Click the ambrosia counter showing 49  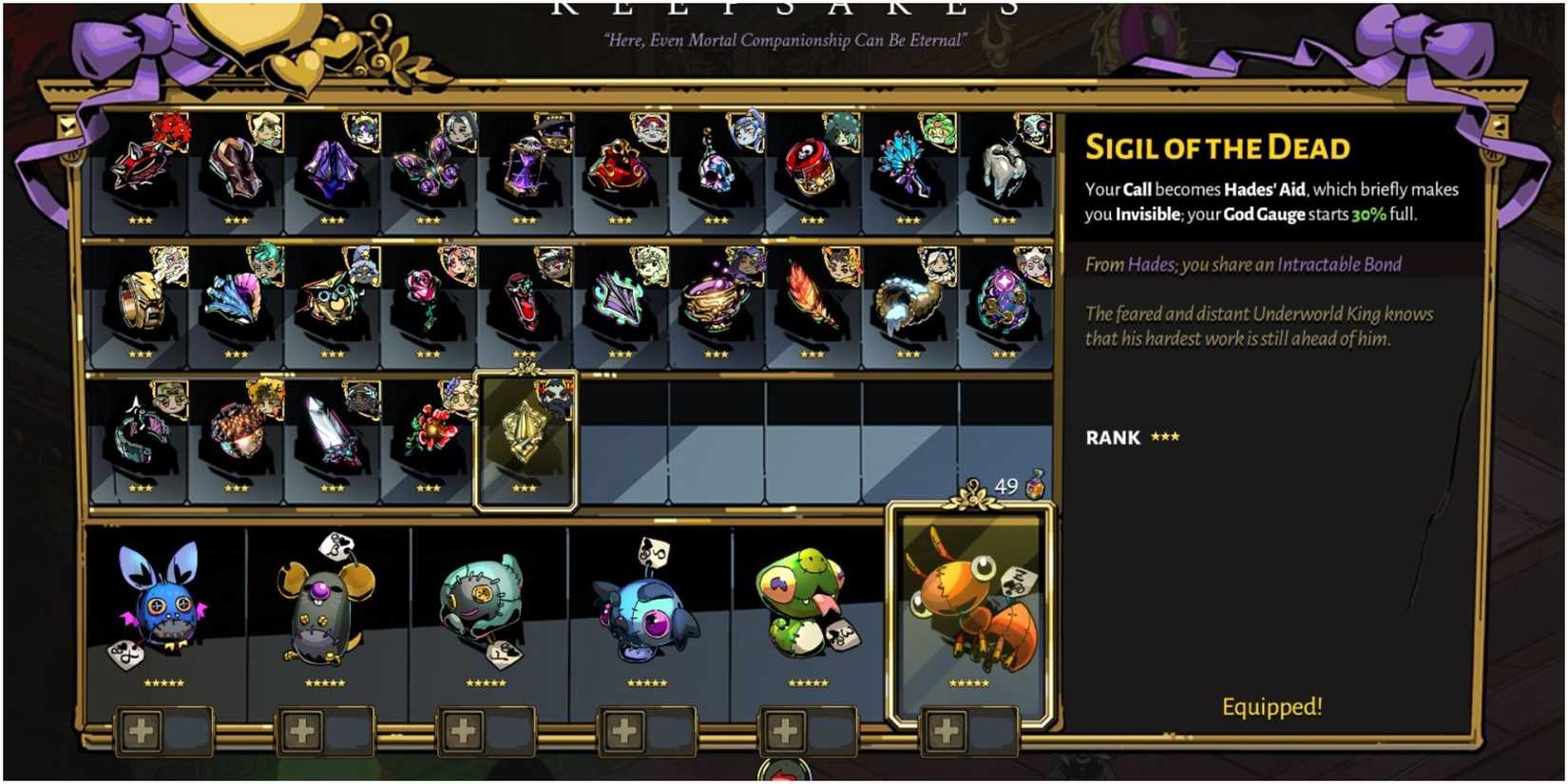(x=1007, y=485)
